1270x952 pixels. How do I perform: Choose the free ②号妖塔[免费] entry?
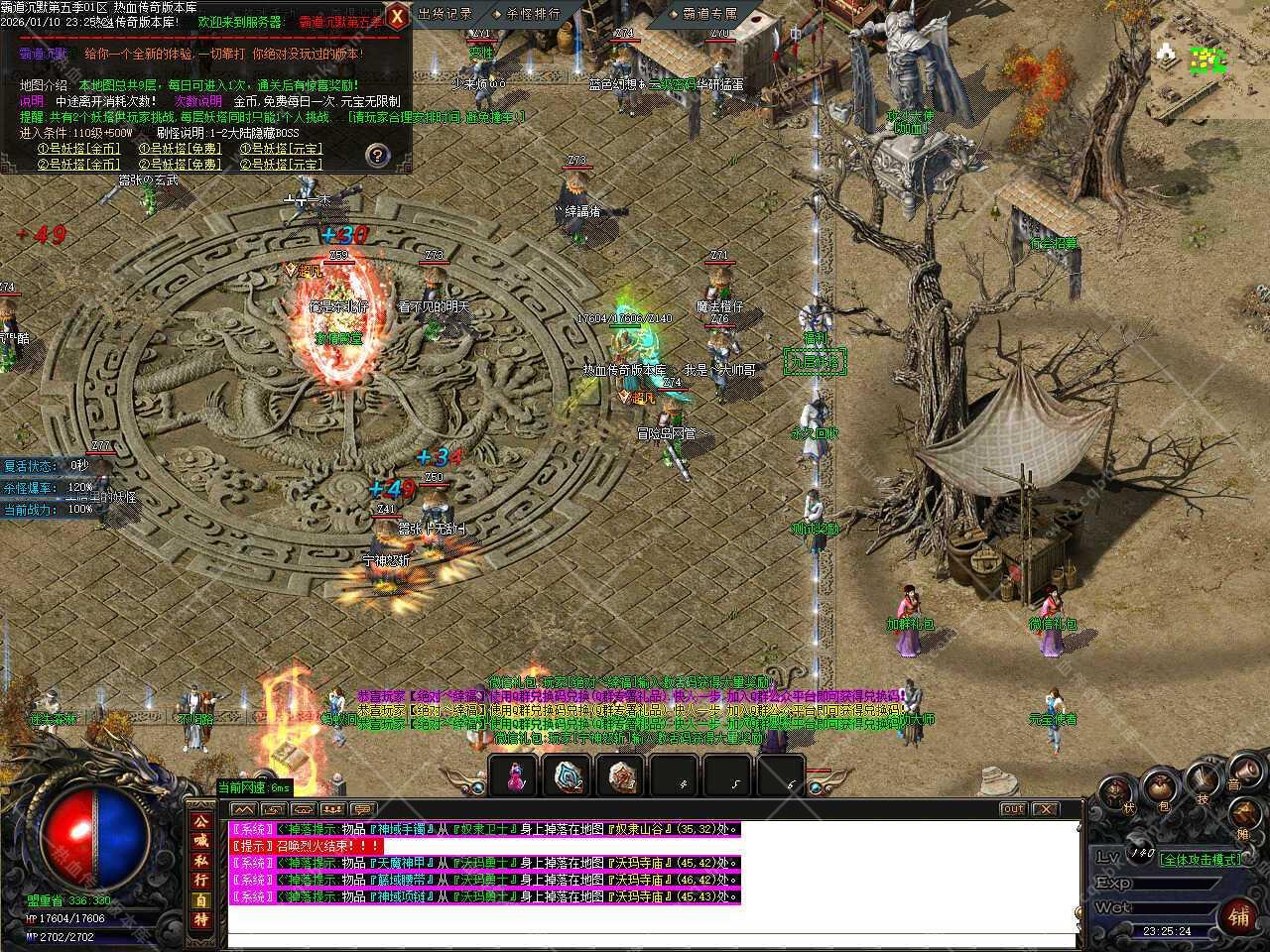[180, 165]
